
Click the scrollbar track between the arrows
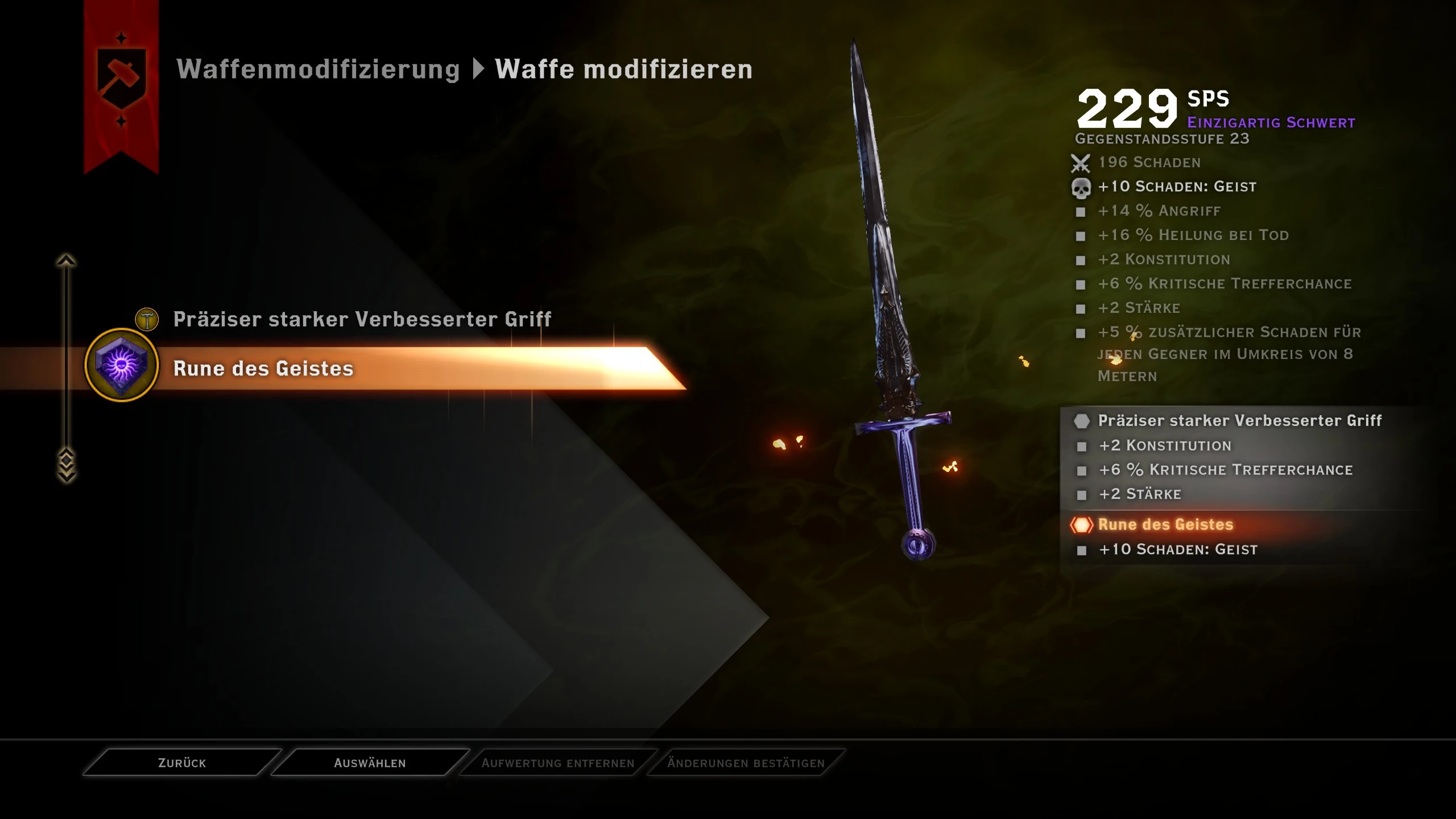(67, 358)
